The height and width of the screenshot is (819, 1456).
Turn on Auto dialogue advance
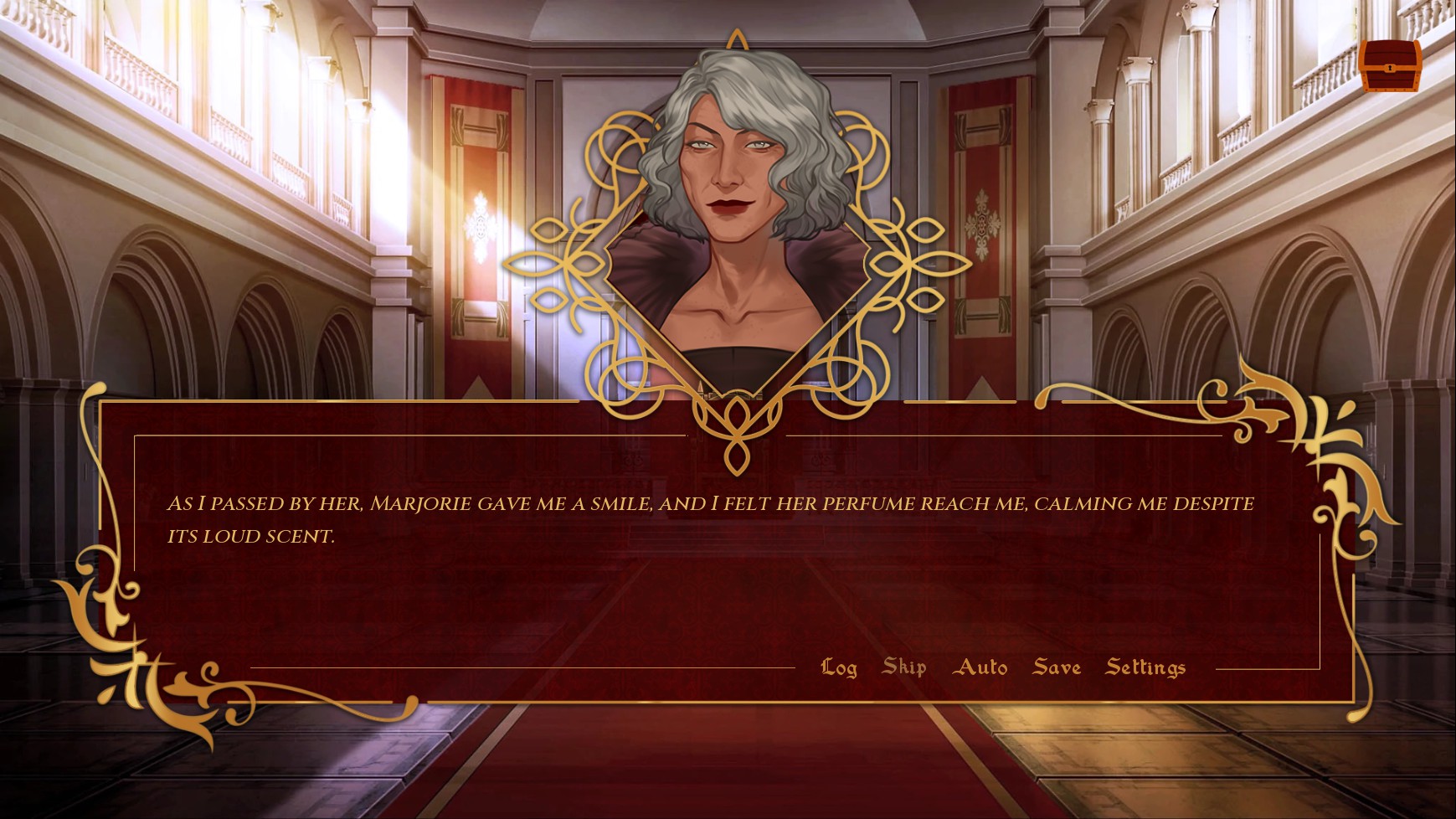[x=980, y=667]
